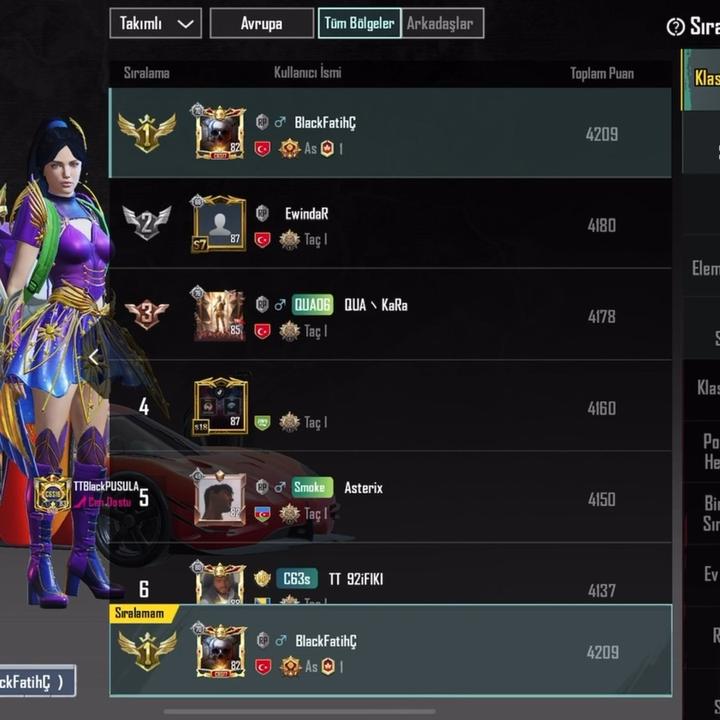Select top-ranked BlackFatihÇ leaderboard row
The height and width of the screenshot is (720, 720).
tap(420, 133)
